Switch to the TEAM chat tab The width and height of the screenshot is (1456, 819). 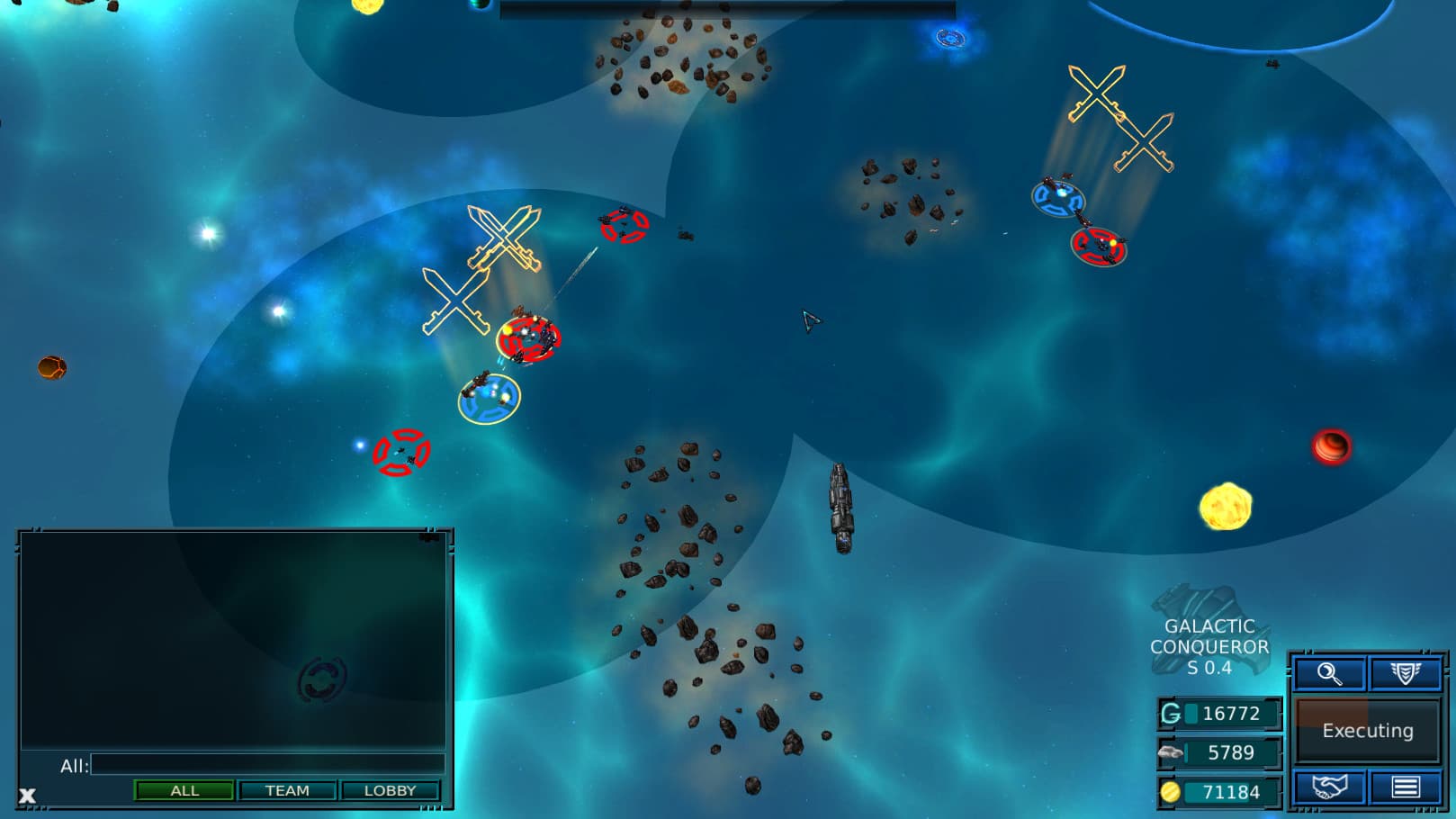(287, 791)
